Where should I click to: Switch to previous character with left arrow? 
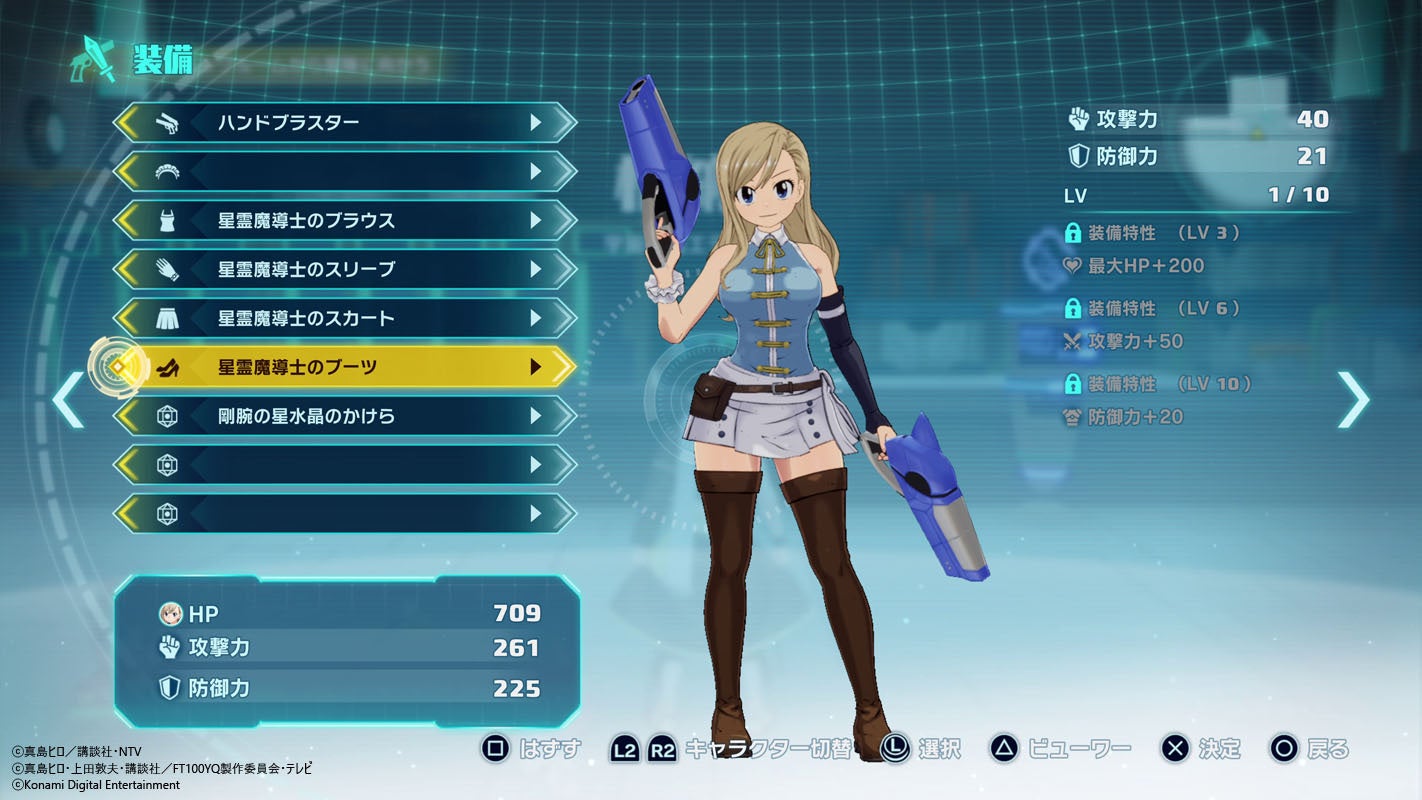click(x=68, y=400)
